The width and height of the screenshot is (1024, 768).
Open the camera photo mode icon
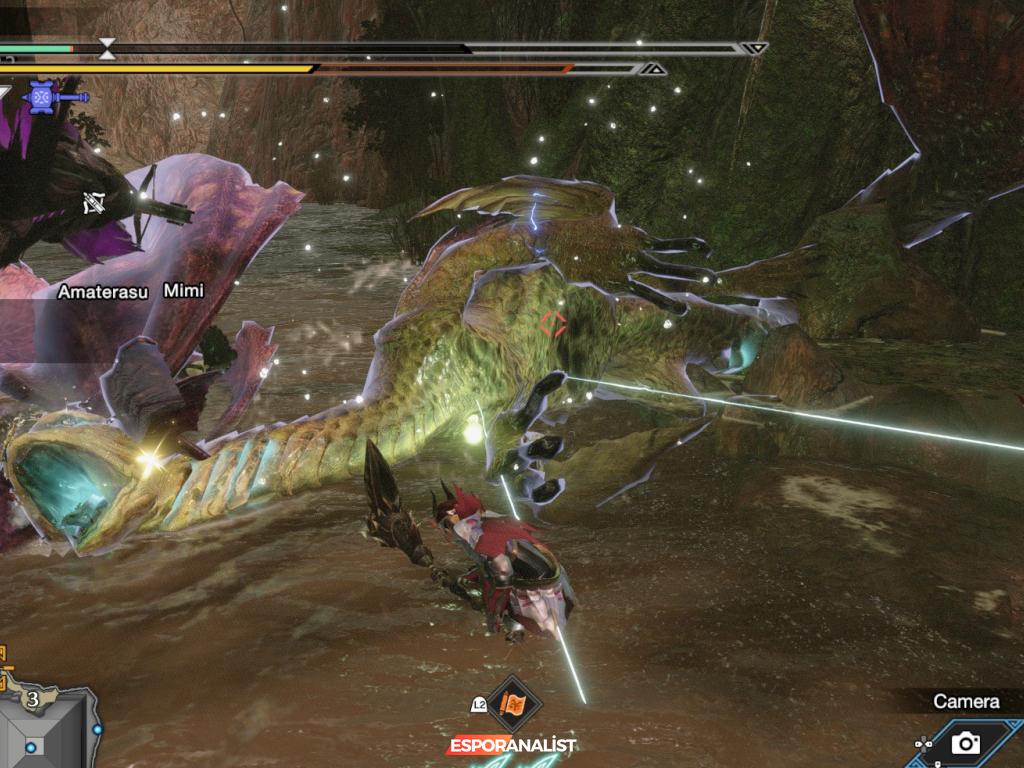[x=965, y=742]
